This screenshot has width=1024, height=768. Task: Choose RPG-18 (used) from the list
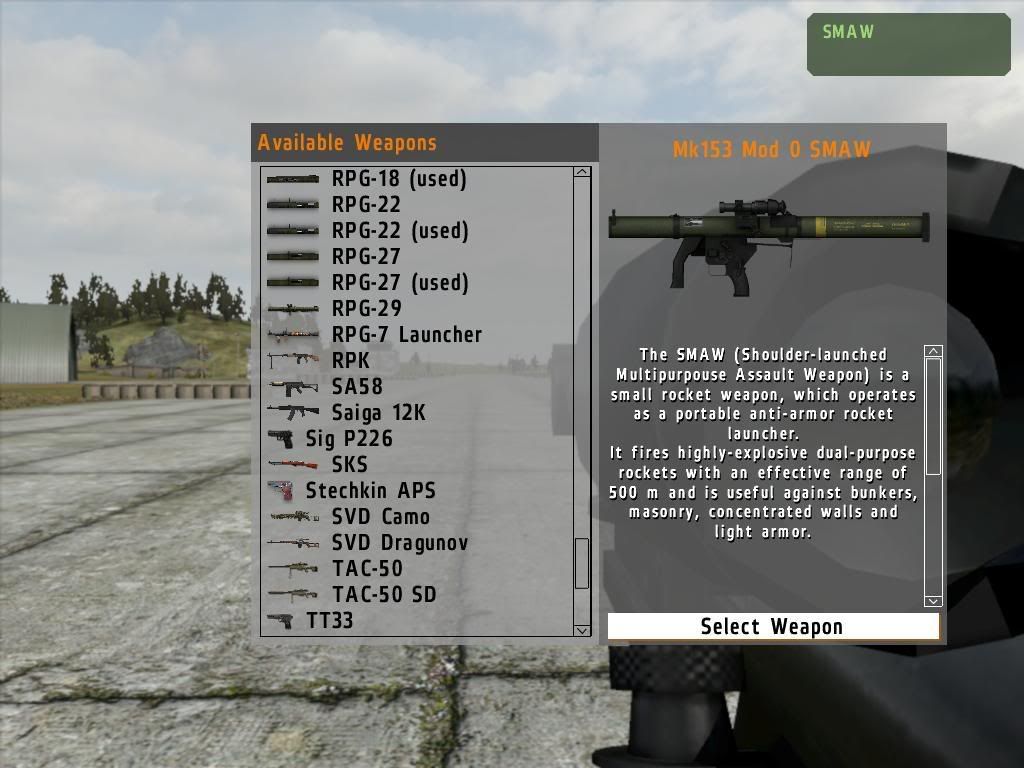point(399,179)
